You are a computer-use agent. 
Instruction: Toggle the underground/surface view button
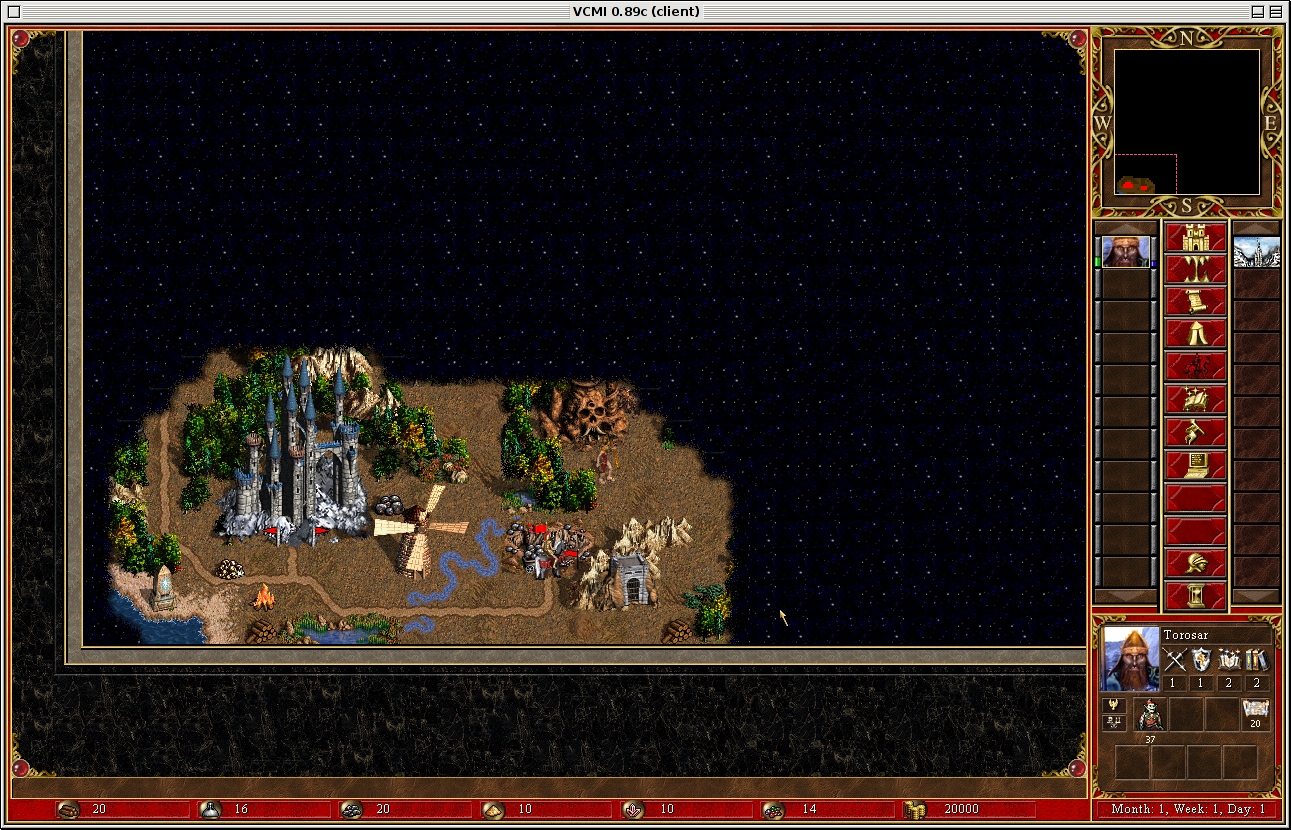(1196, 270)
